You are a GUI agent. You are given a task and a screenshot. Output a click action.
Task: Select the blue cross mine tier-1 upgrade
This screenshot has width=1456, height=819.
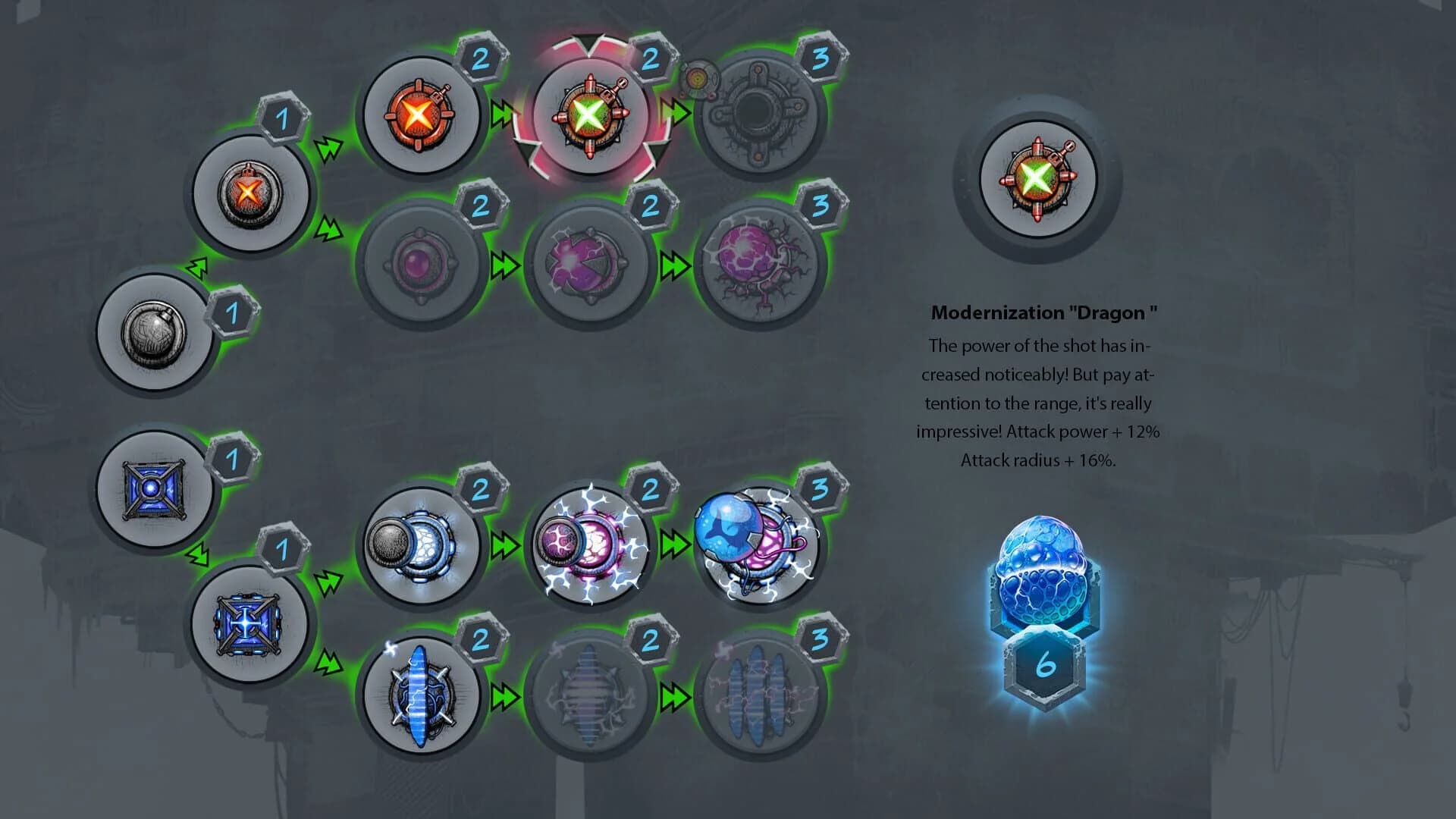[250, 629]
